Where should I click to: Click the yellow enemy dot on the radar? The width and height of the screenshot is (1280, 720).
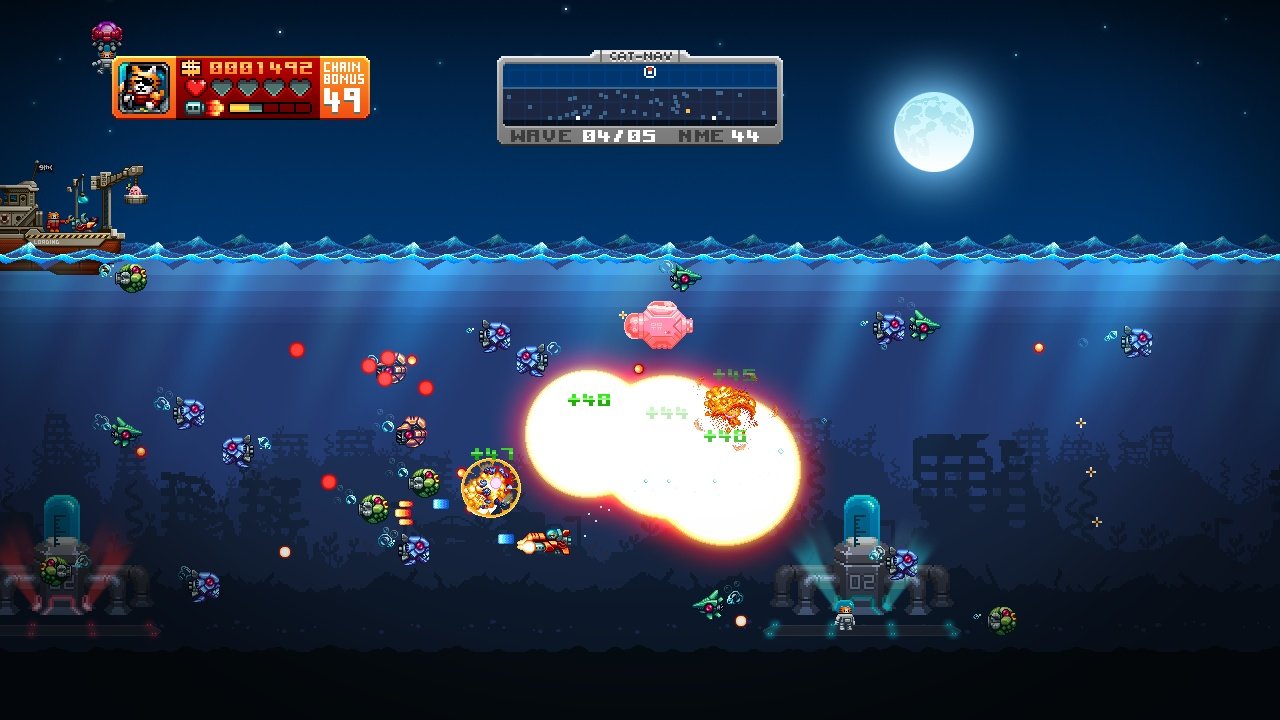click(x=688, y=111)
